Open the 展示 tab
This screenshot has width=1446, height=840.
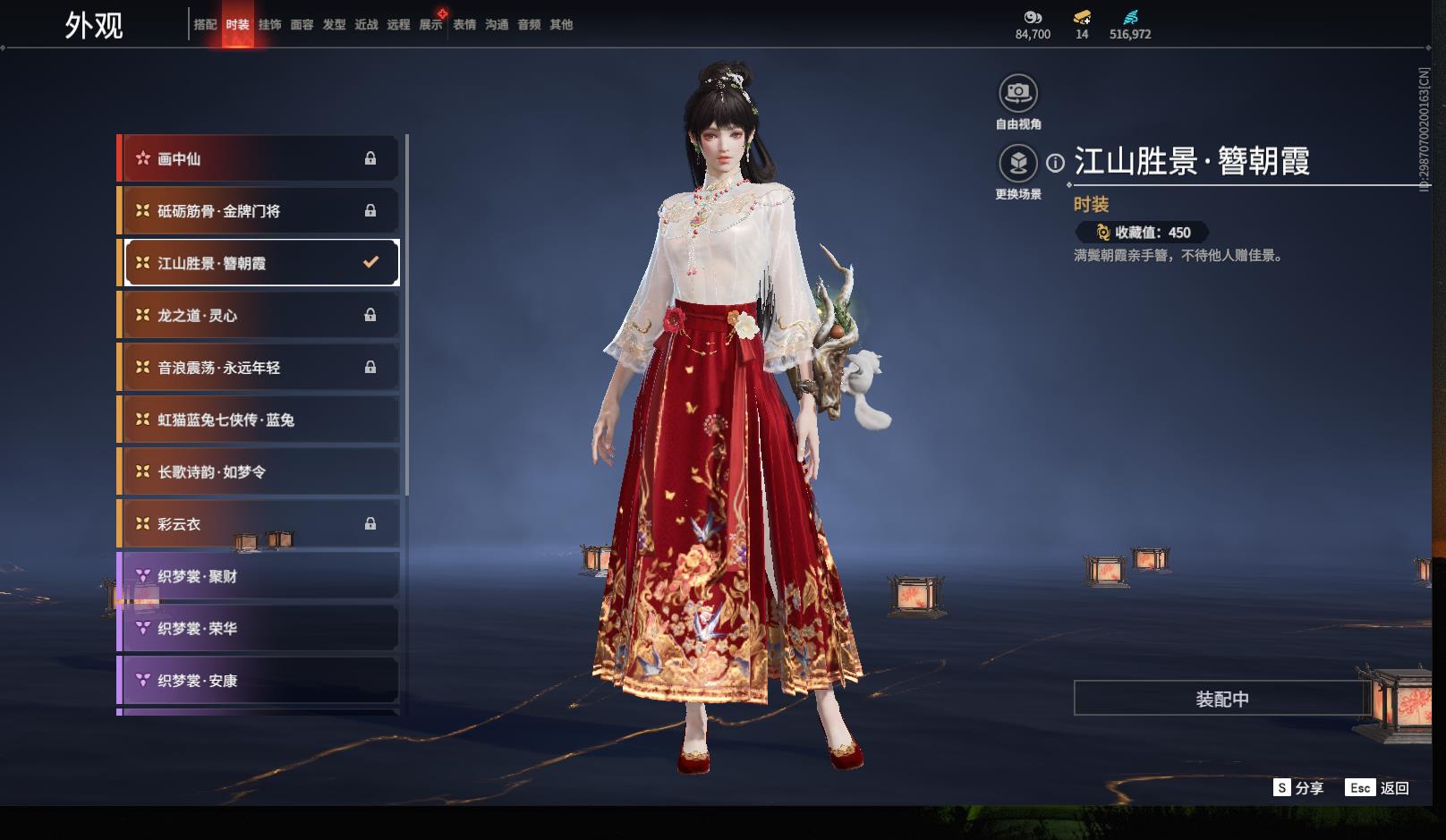click(x=430, y=25)
